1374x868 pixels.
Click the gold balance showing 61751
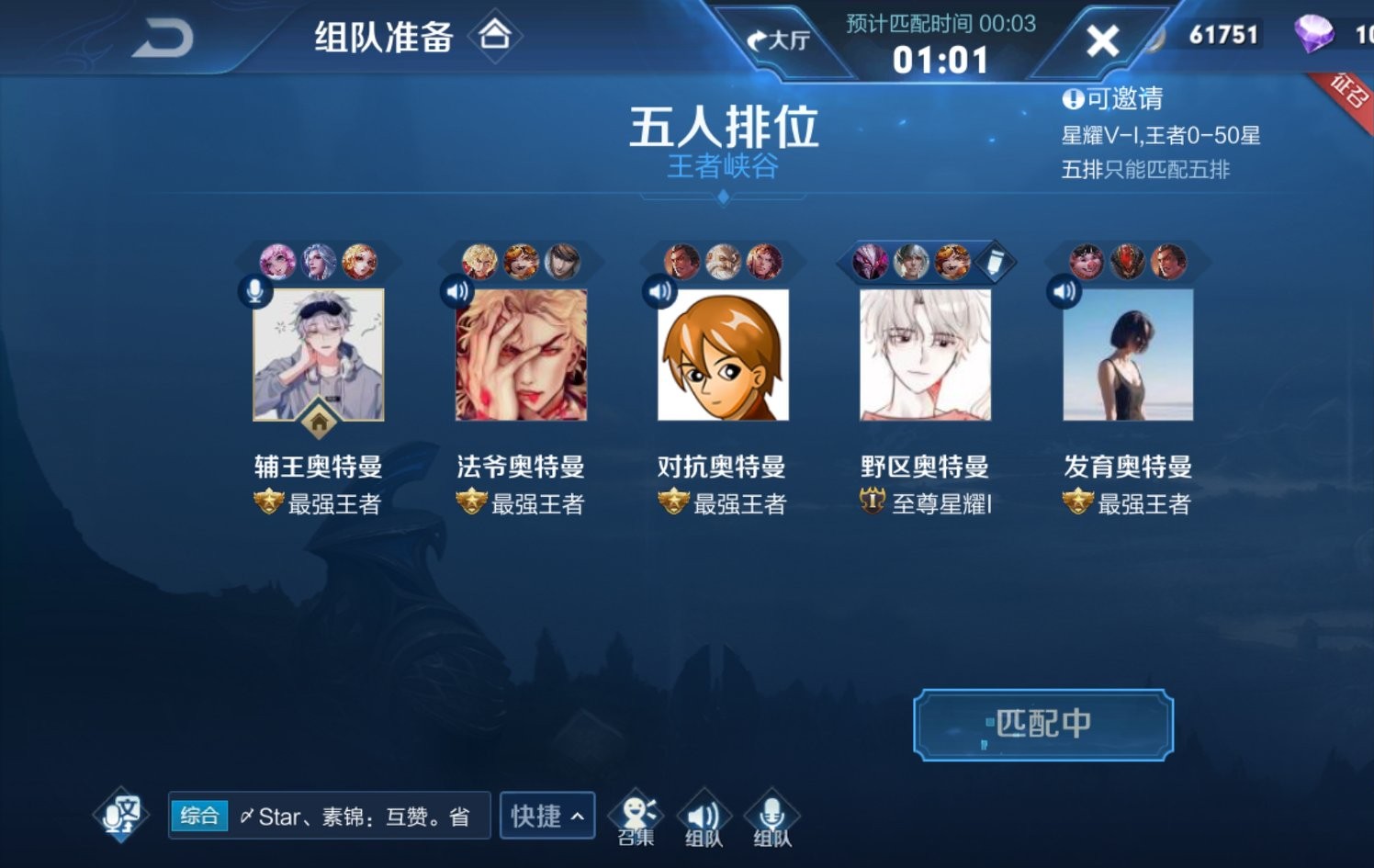coord(1224,36)
